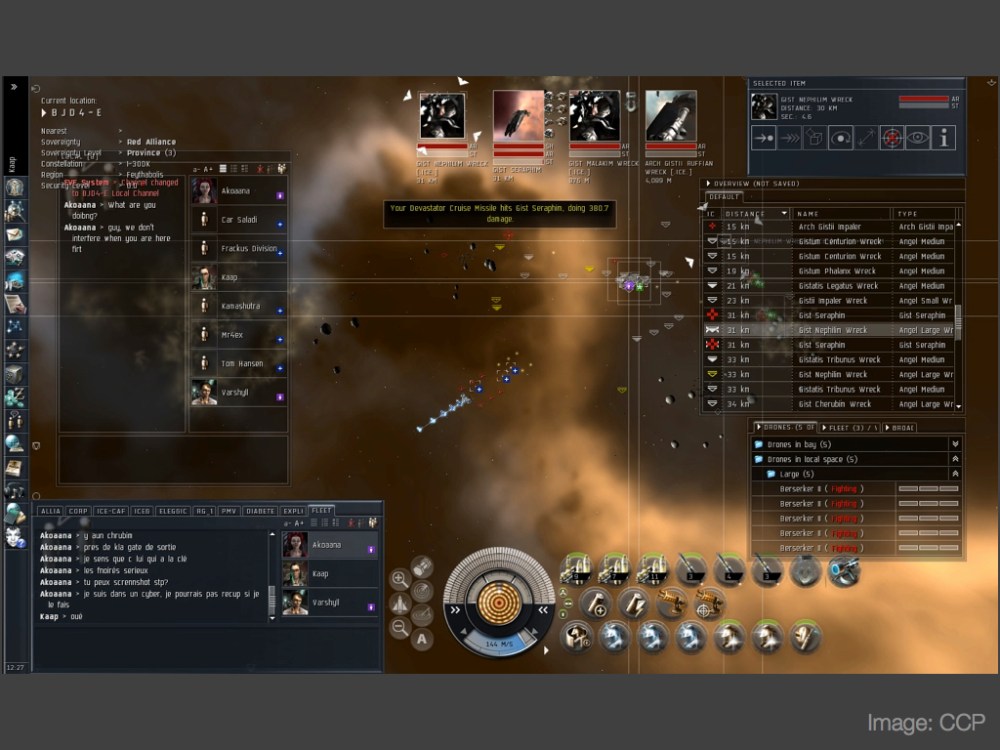Select the ALLIA chat tab

50,511
